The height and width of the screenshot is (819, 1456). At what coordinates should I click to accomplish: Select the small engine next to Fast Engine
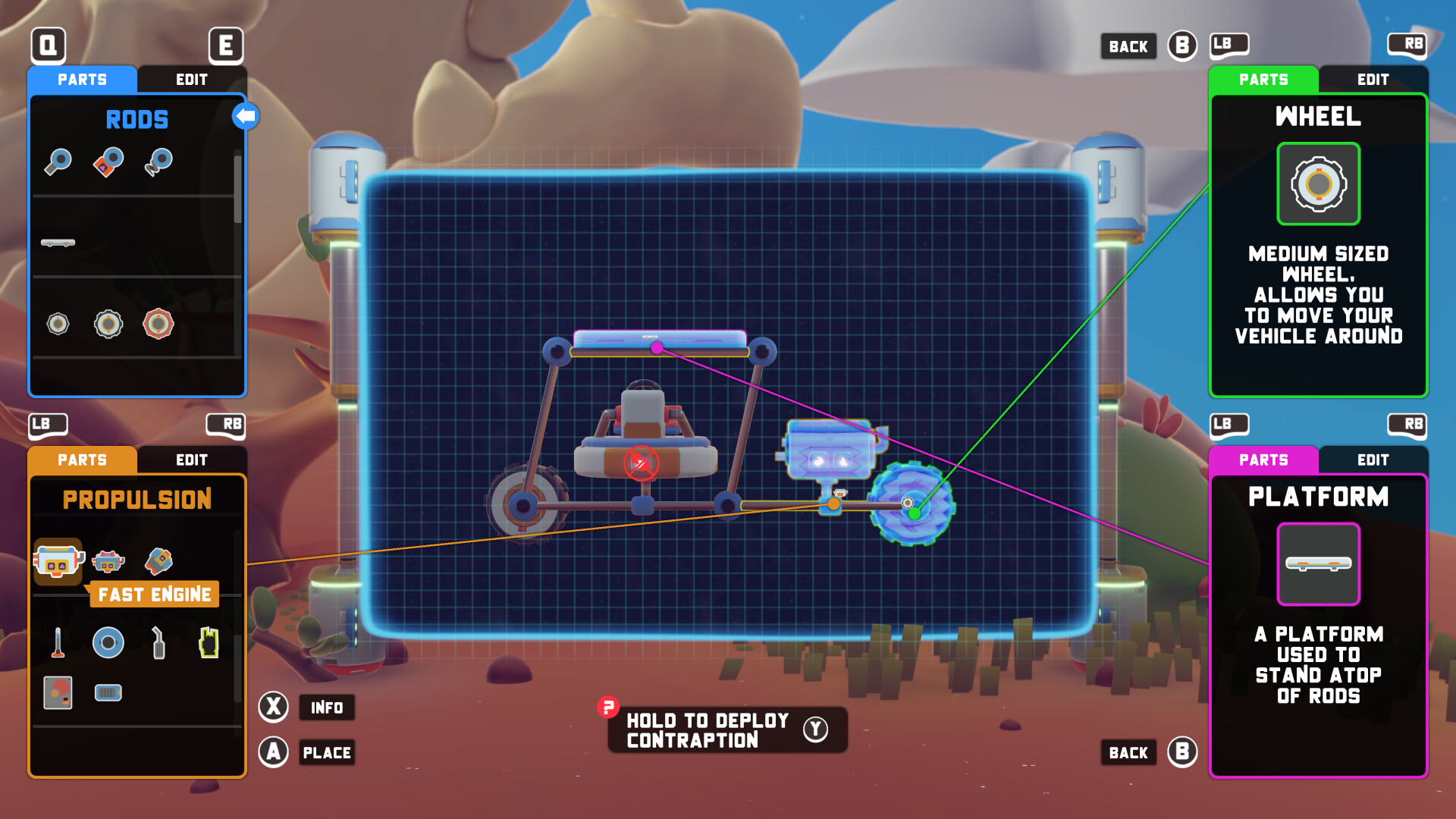108,561
